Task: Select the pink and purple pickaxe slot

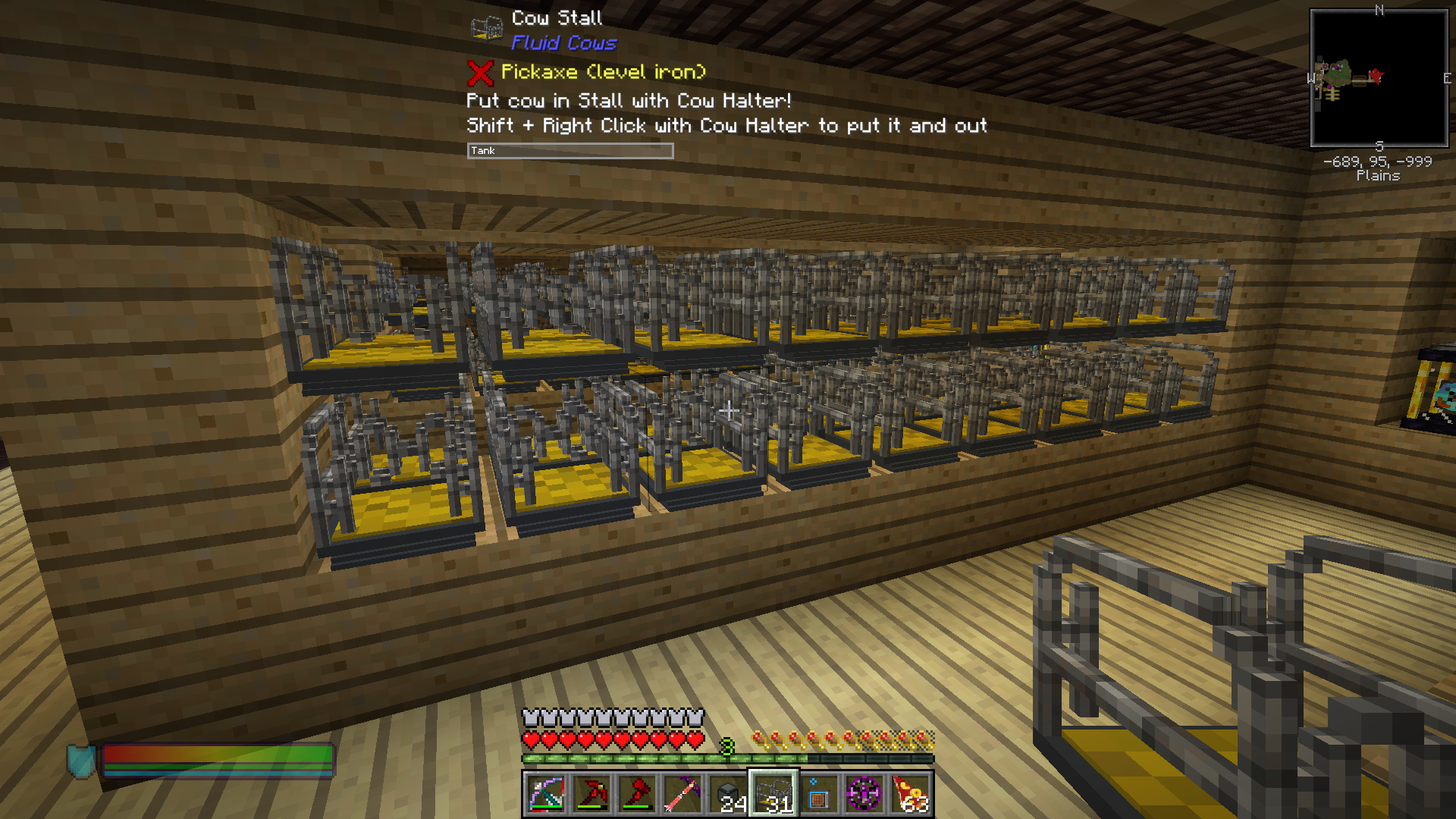Action: (682, 794)
